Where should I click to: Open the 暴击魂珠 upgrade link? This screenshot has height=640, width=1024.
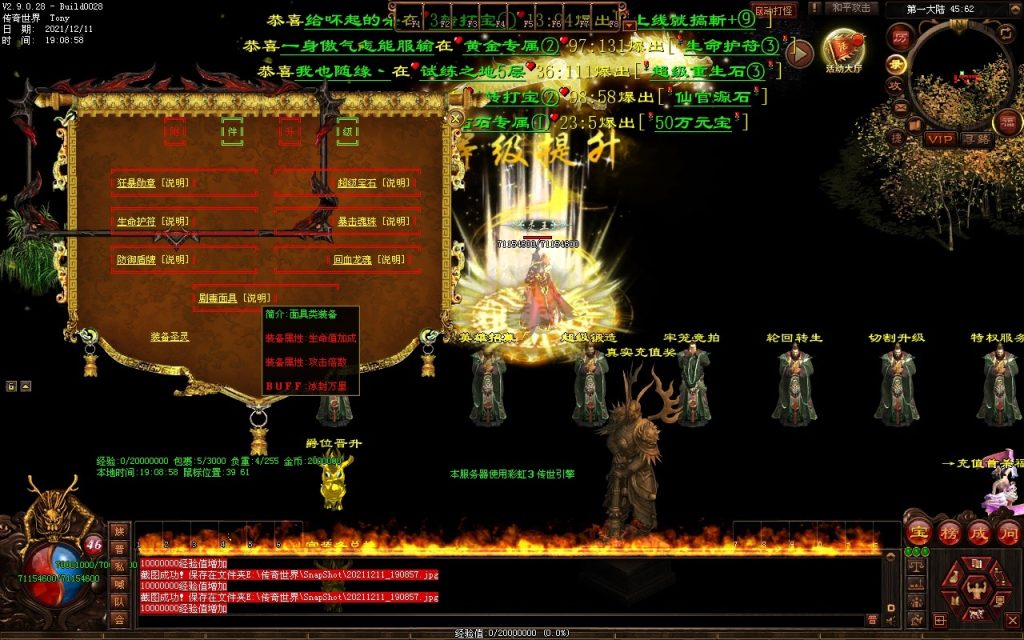[358, 221]
